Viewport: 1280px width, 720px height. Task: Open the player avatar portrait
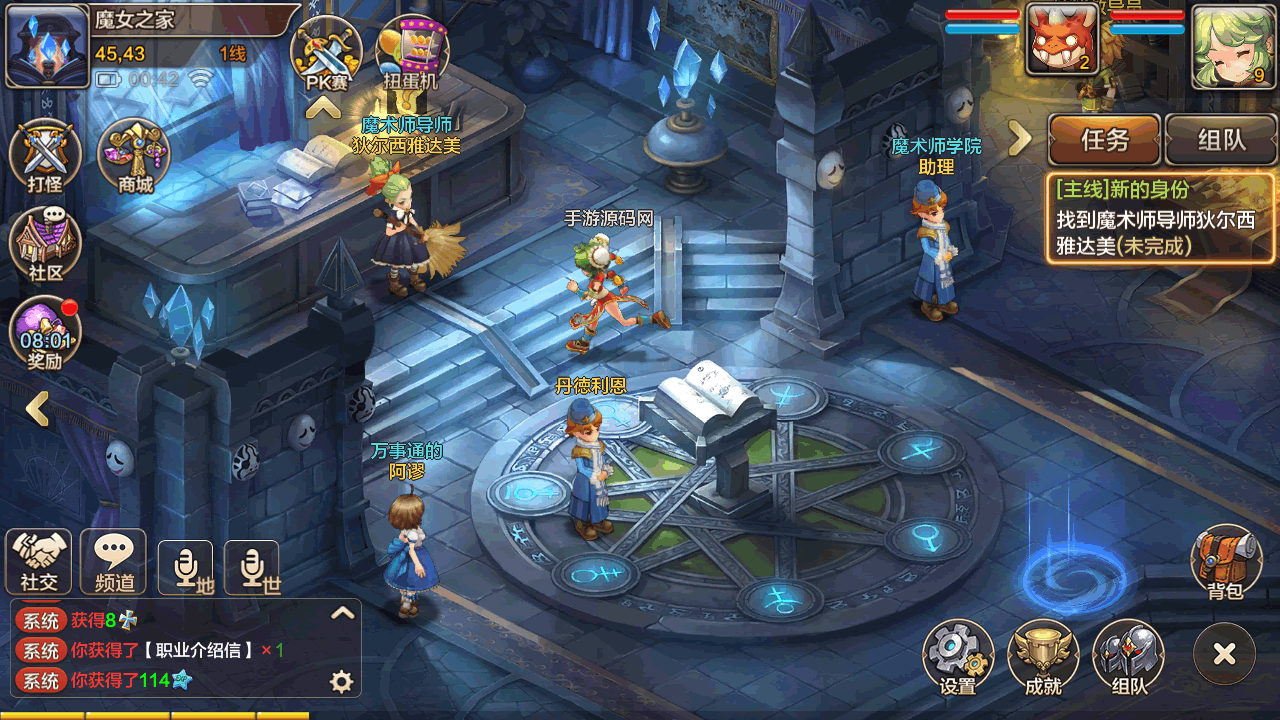[47, 46]
